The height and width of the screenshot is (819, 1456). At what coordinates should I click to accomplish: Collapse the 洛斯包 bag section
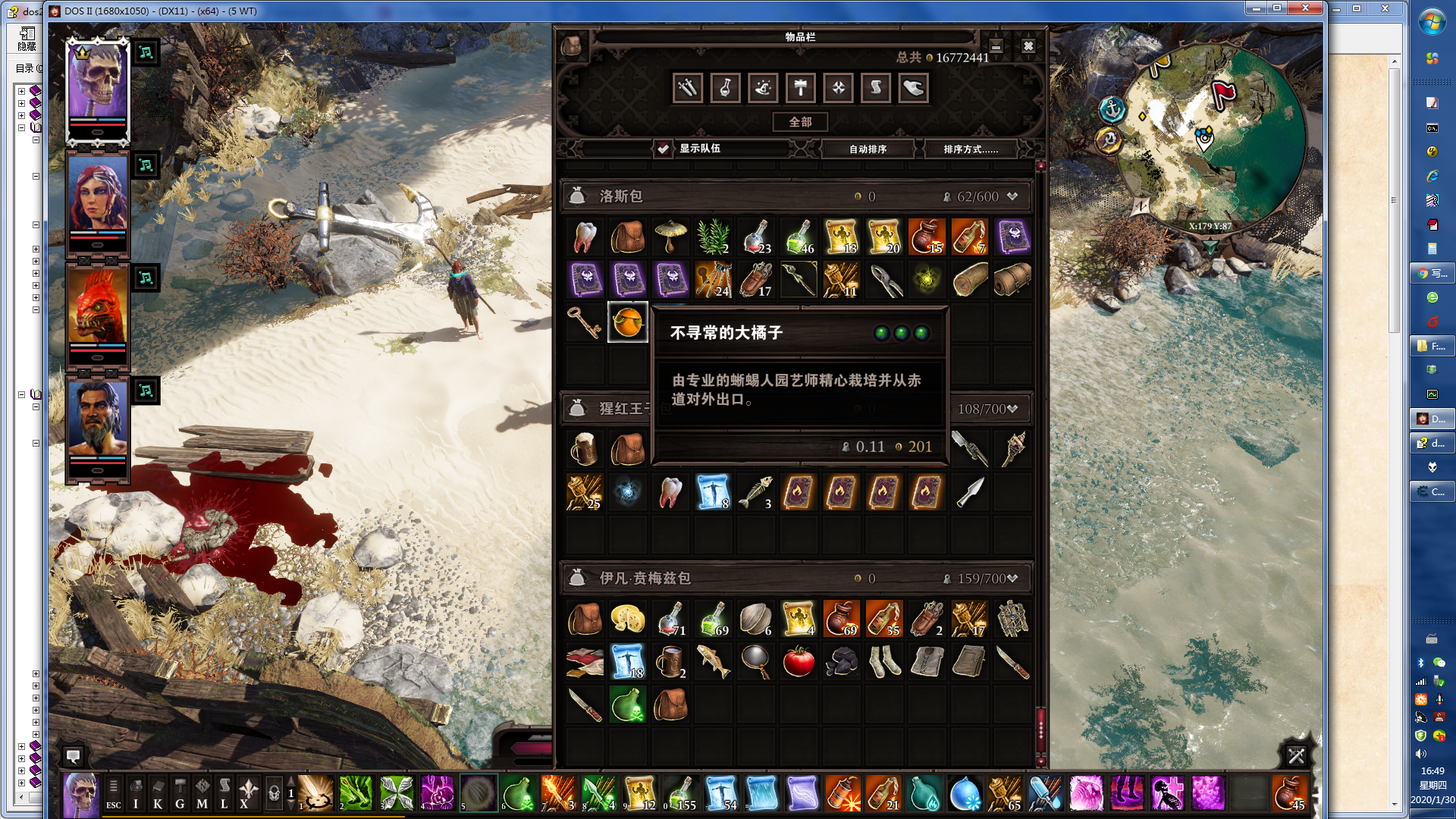pos(1012,196)
